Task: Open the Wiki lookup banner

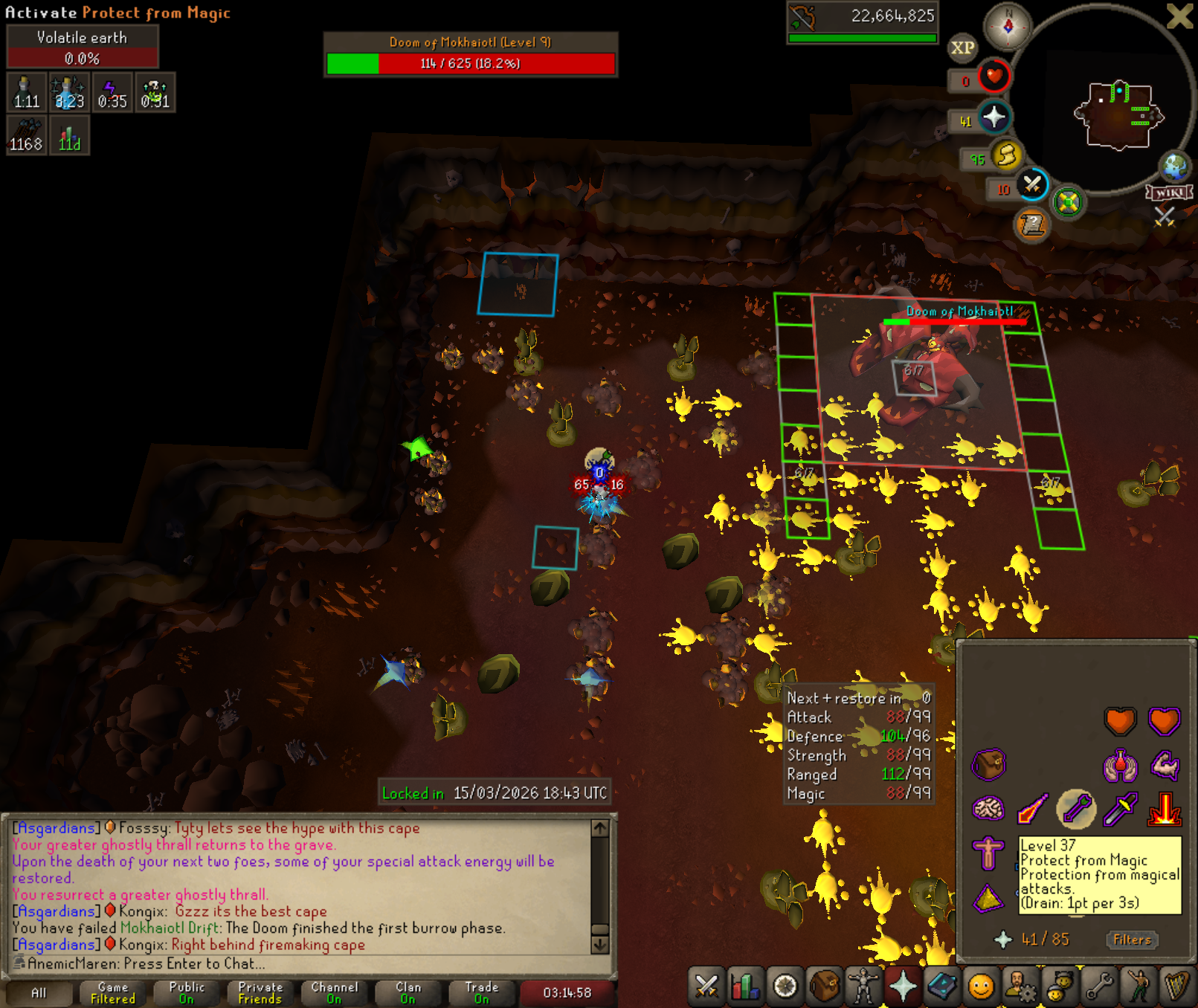Action: pyautogui.click(x=1170, y=193)
